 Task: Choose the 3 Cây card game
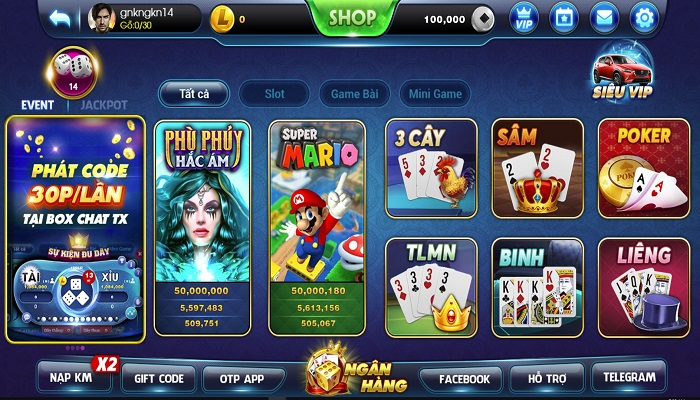tap(430, 168)
